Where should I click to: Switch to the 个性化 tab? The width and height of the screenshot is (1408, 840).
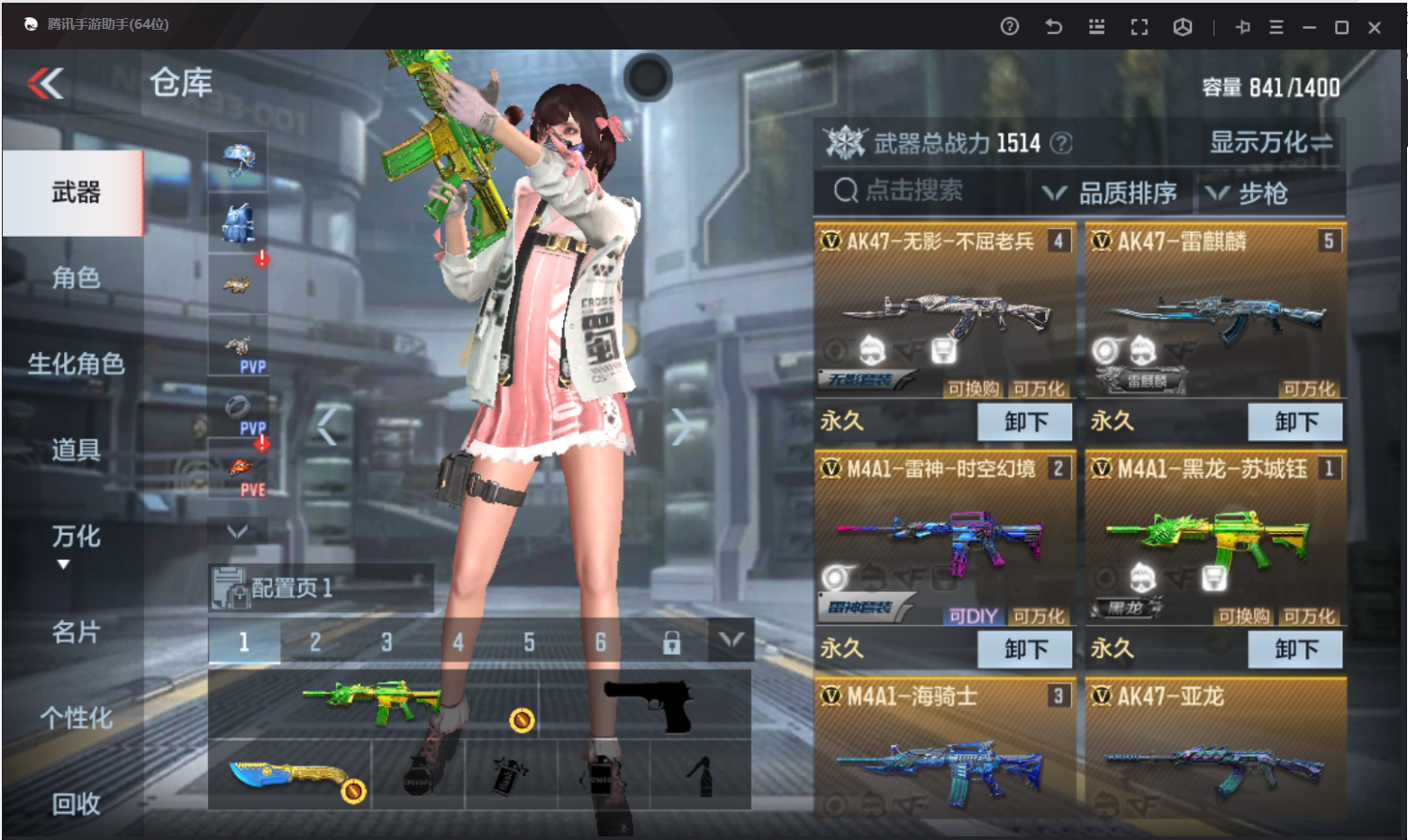(x=76, y=718)
